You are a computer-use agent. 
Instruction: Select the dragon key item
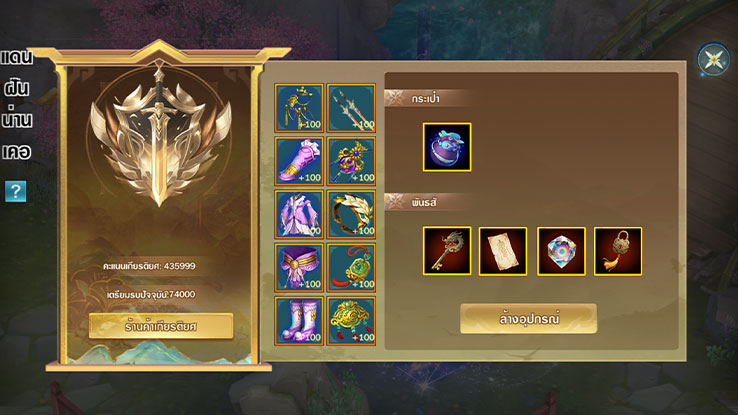447,251
